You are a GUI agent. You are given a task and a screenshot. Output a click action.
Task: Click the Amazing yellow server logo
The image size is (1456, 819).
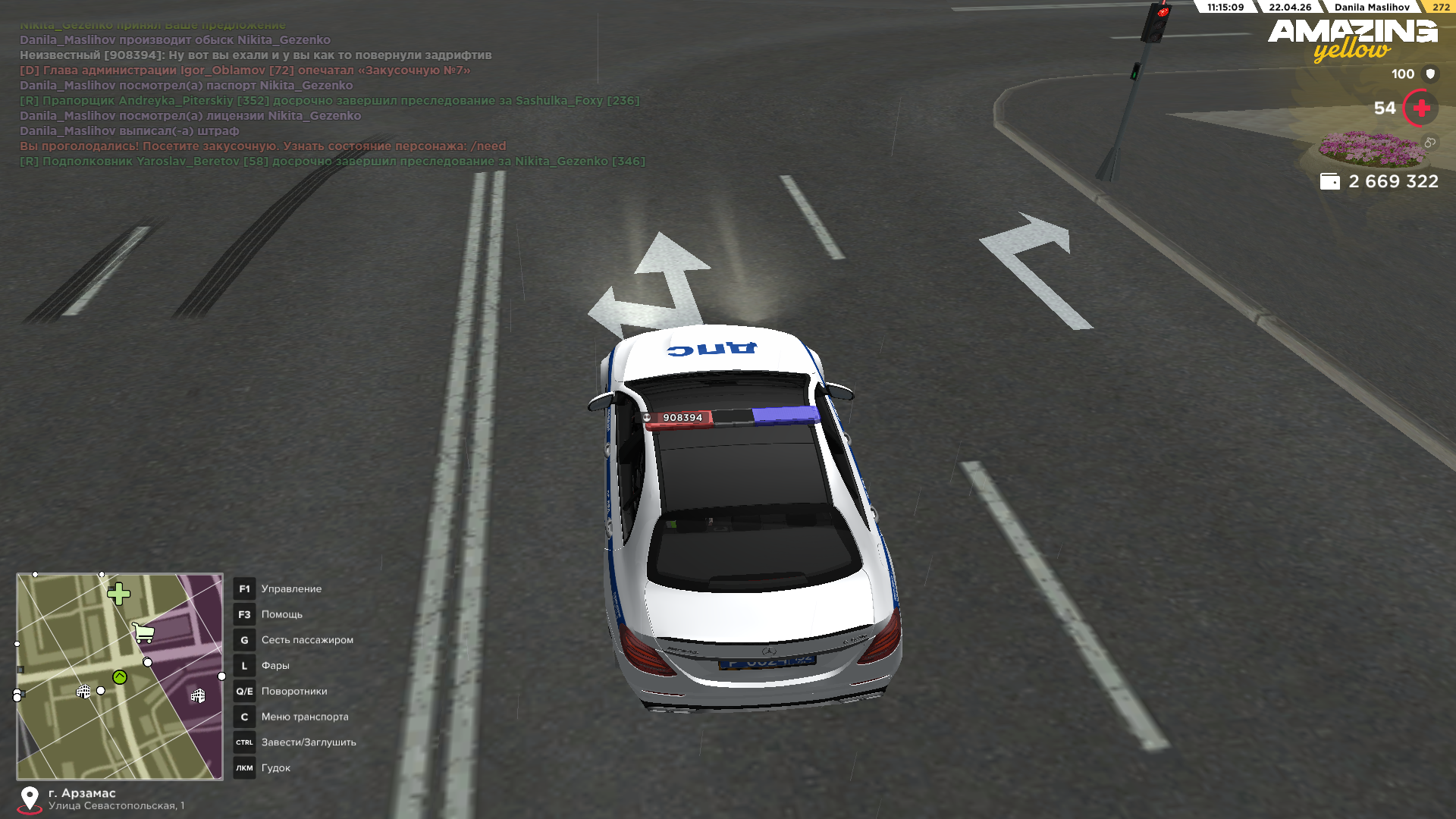[1352, 39]
